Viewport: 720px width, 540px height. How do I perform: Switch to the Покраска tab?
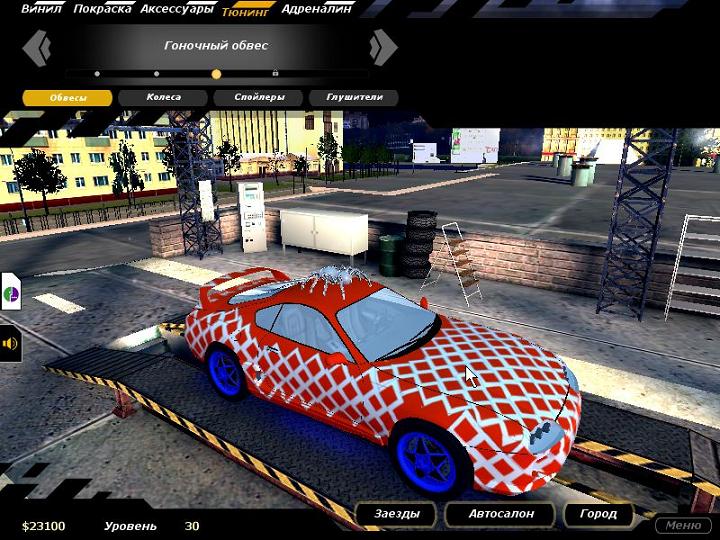point(103,9)
